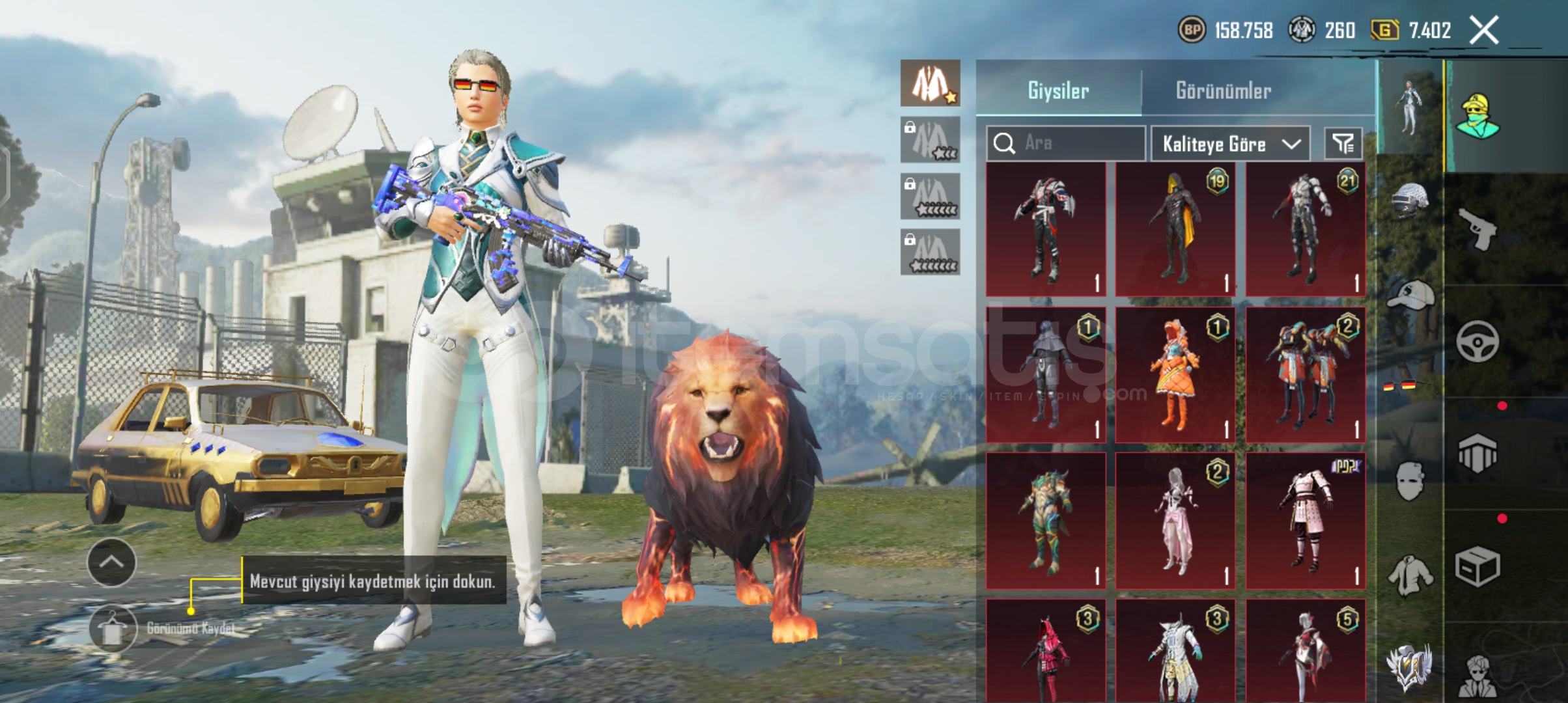
Task: Show the helmet category
Action: click(x=1410, y=199)
